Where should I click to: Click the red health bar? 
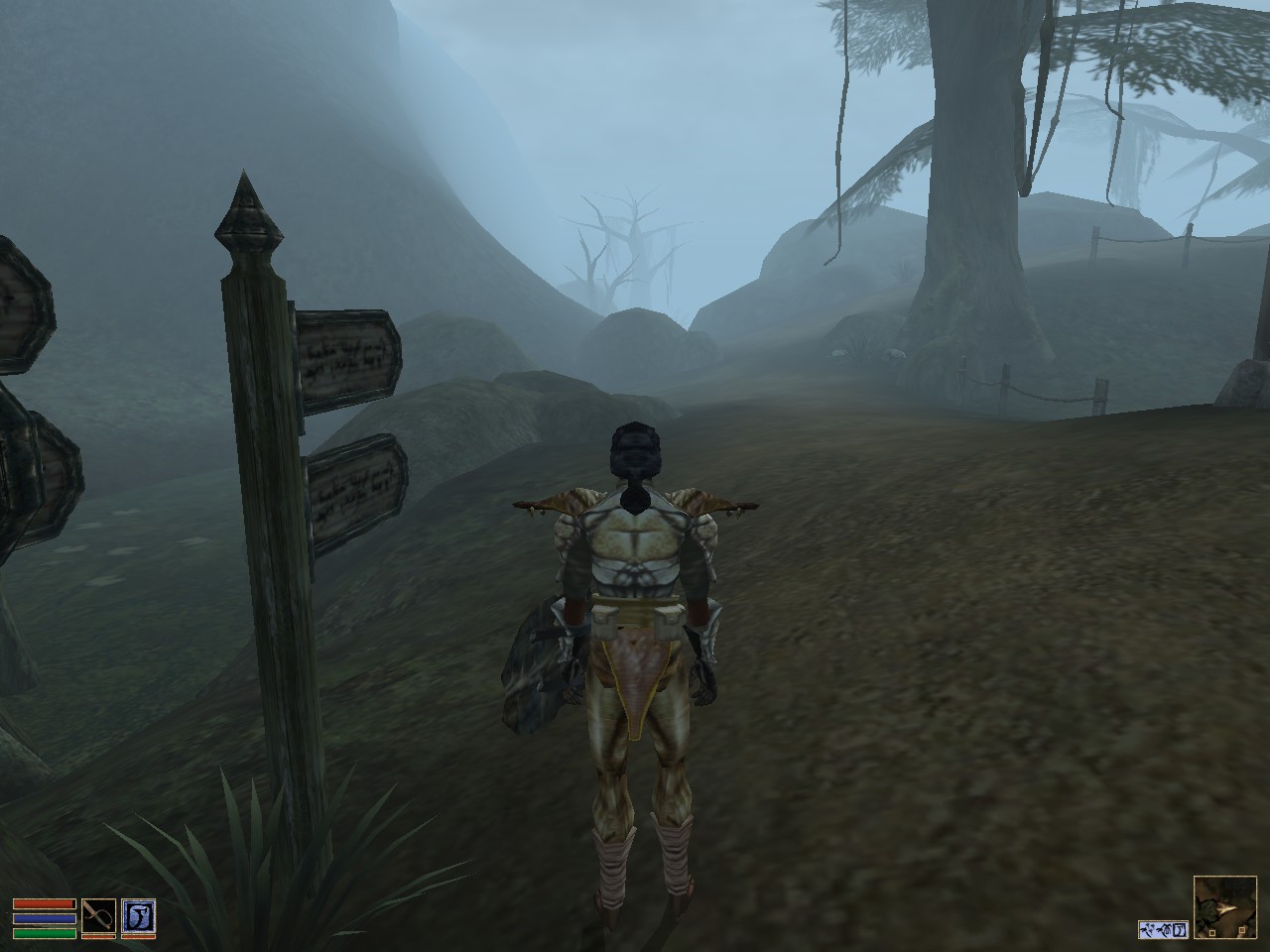tap(45, 903)
